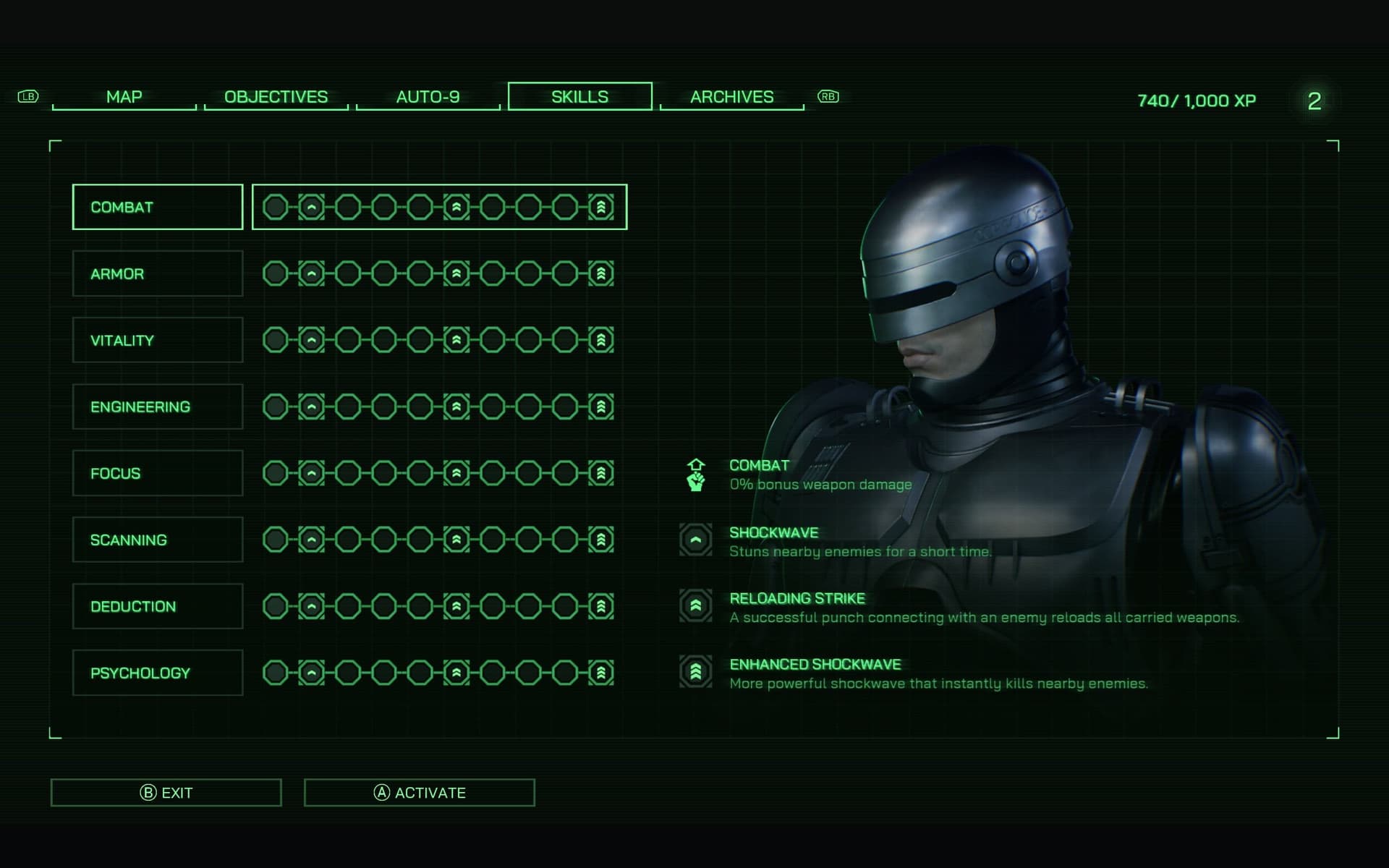Select the Armor skill category
Viewport: 1389px width, 868px height.
158,274
